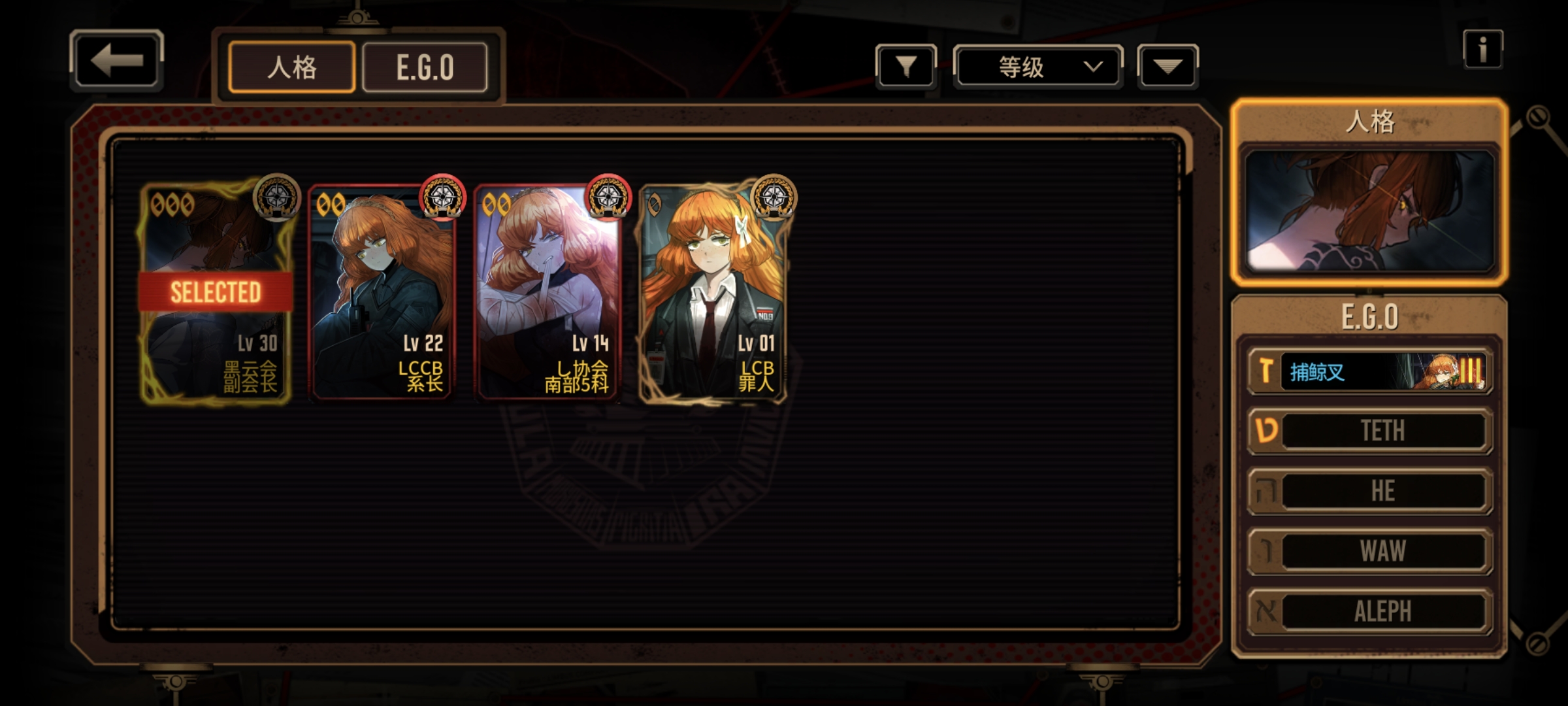Open the info button
Screen dimensions: 1568x706
tap(1482, 49)
